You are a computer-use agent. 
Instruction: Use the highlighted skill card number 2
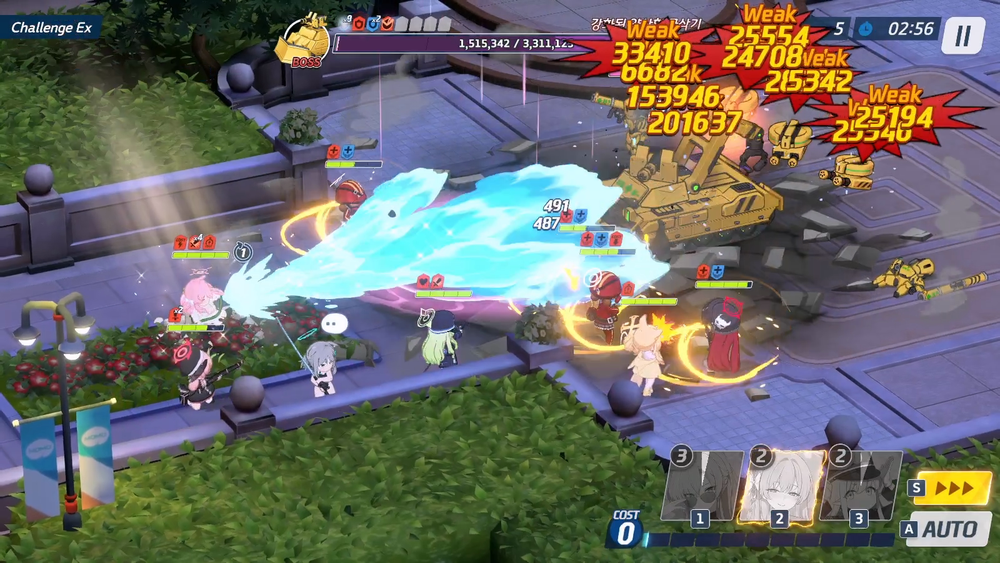(781, 486)
